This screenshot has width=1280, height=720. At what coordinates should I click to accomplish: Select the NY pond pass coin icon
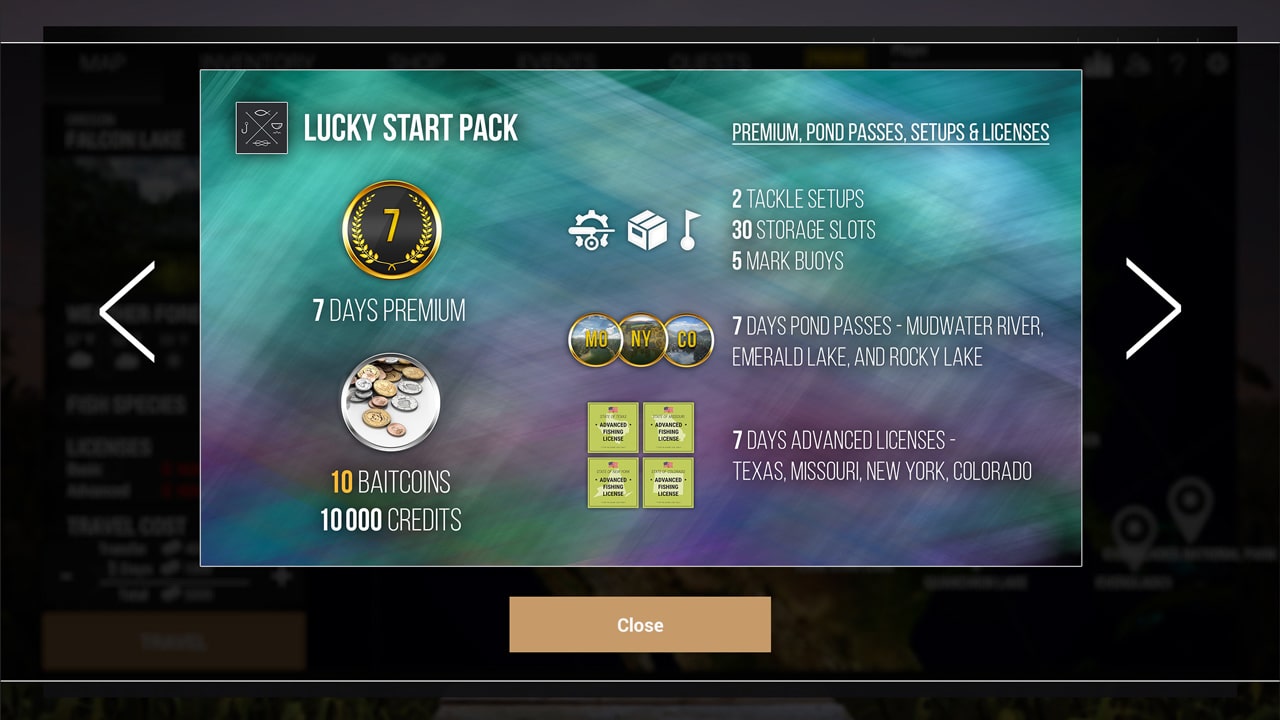pos(642,340)
